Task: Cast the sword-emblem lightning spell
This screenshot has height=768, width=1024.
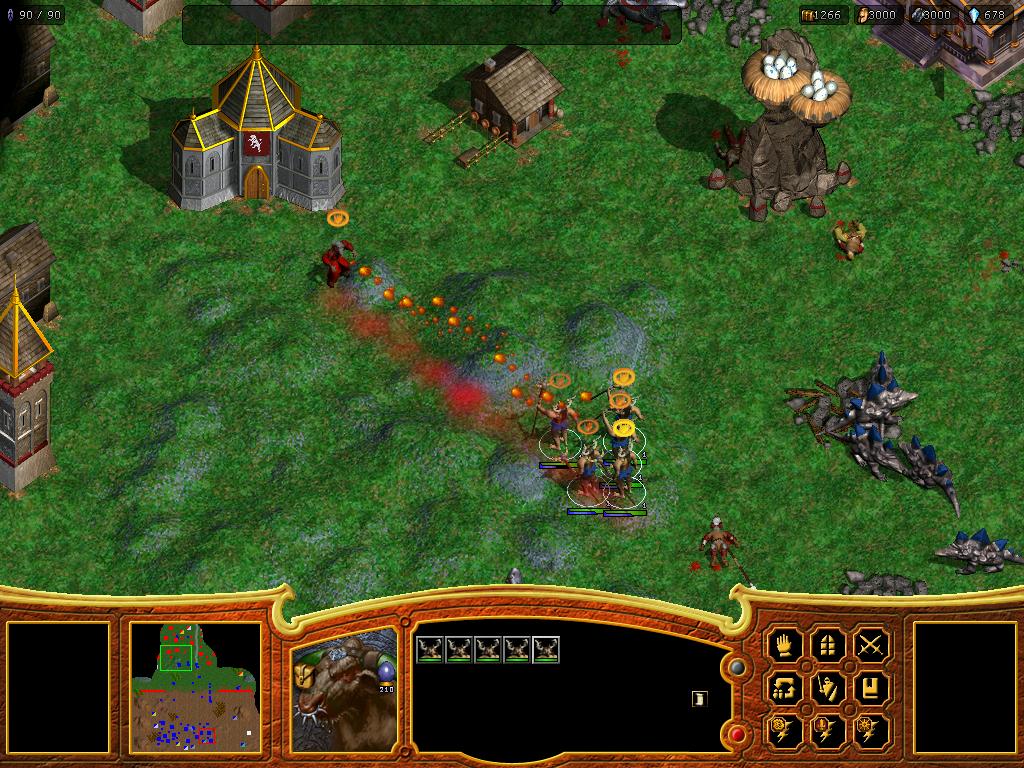Action: coord(829,730)
